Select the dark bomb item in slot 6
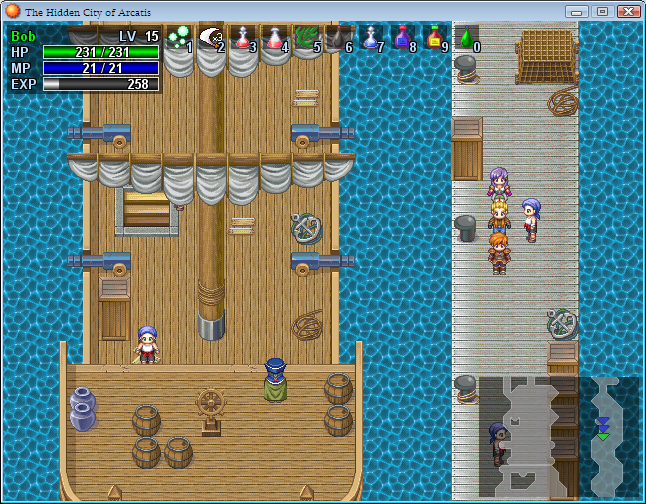The height and width of the screenshot is (504, 646). (339, 38)
